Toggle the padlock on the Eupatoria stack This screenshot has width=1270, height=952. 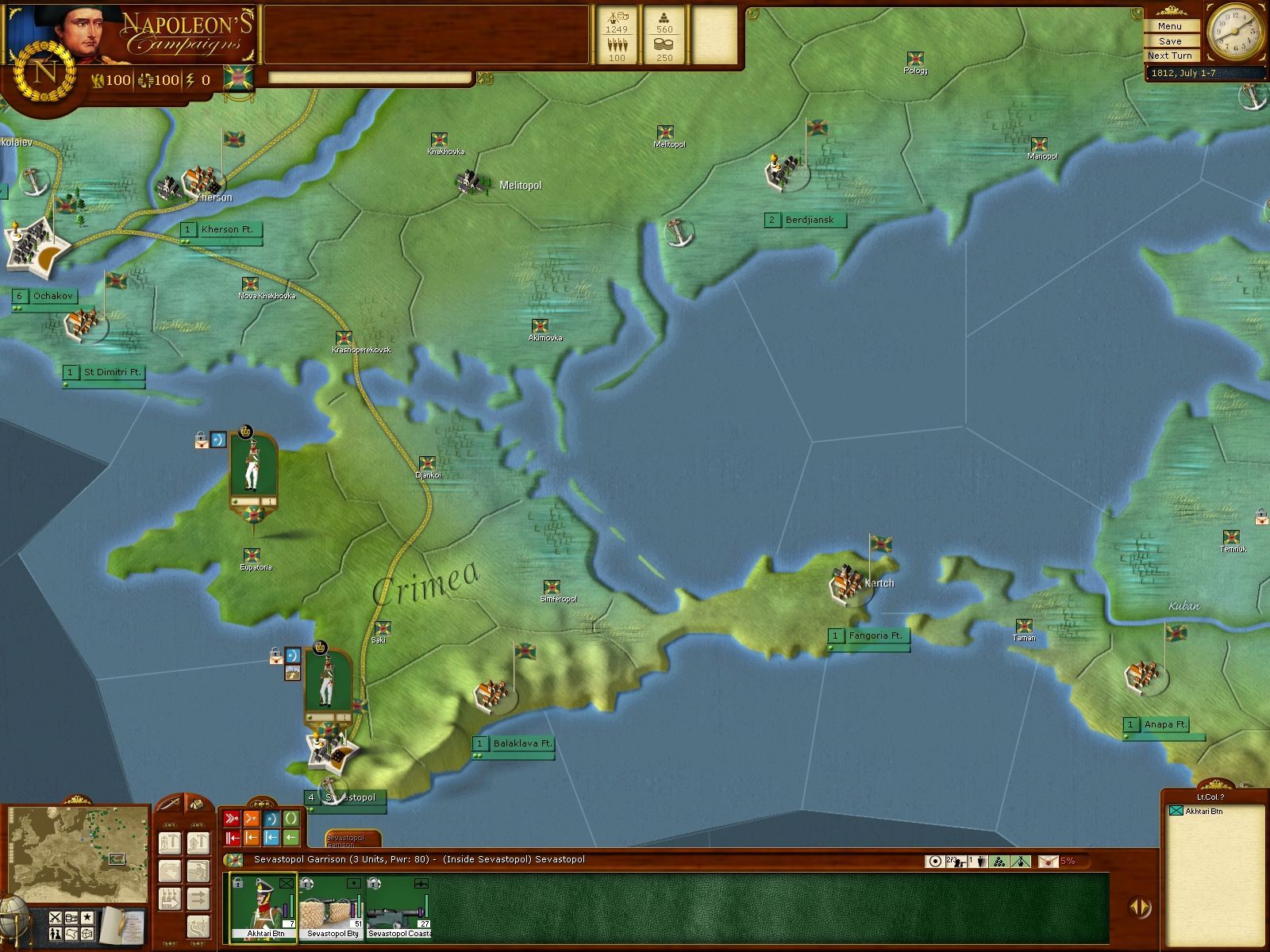point(200,437)
